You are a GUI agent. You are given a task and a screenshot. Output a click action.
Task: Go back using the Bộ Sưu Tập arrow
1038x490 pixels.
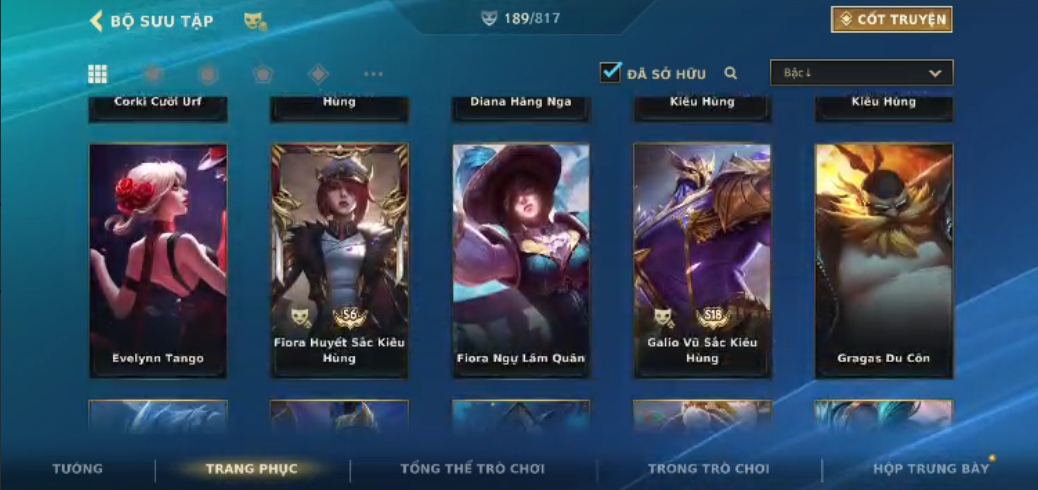[x=97, y=21]
